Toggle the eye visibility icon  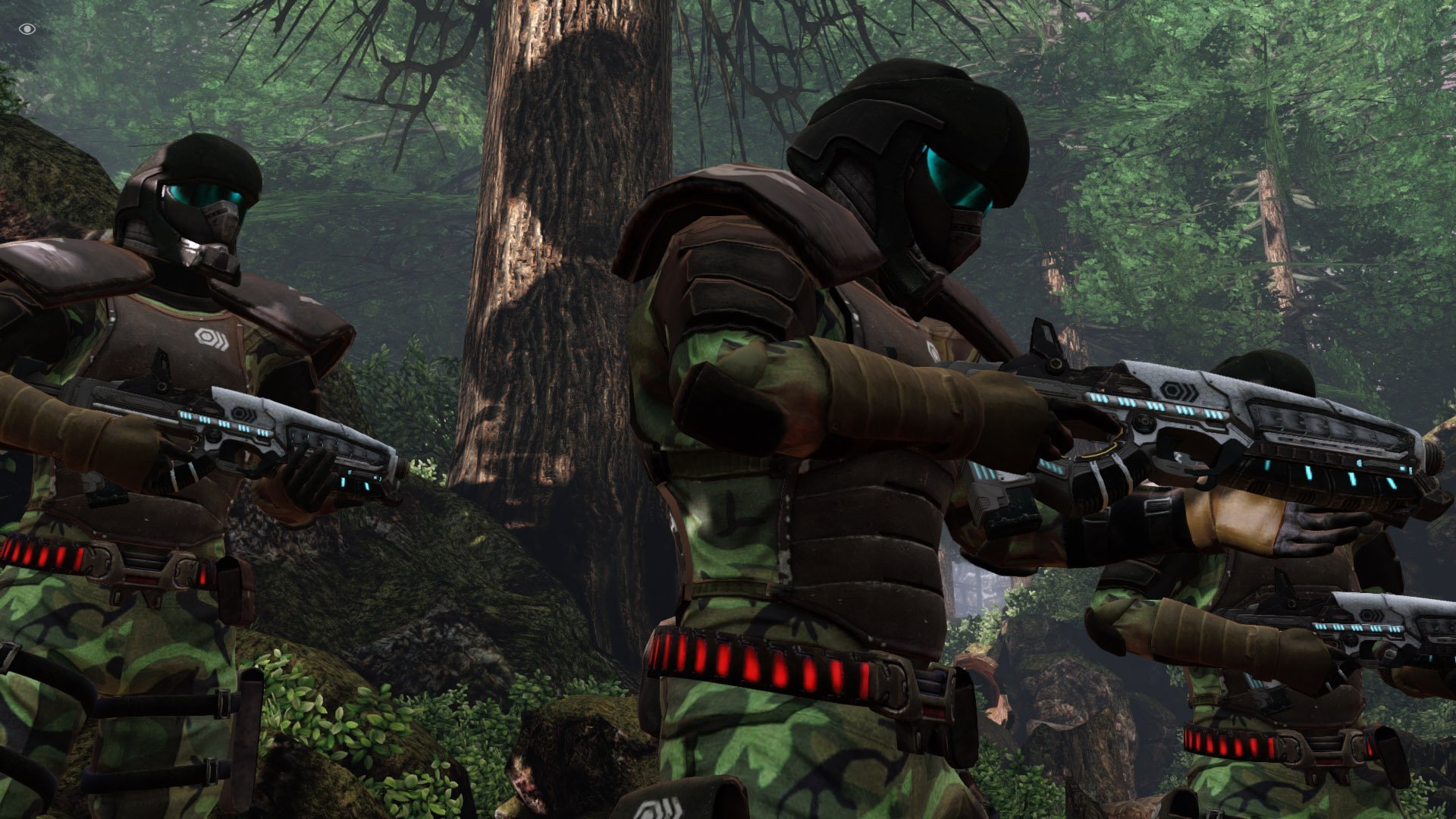coord(27,29)
